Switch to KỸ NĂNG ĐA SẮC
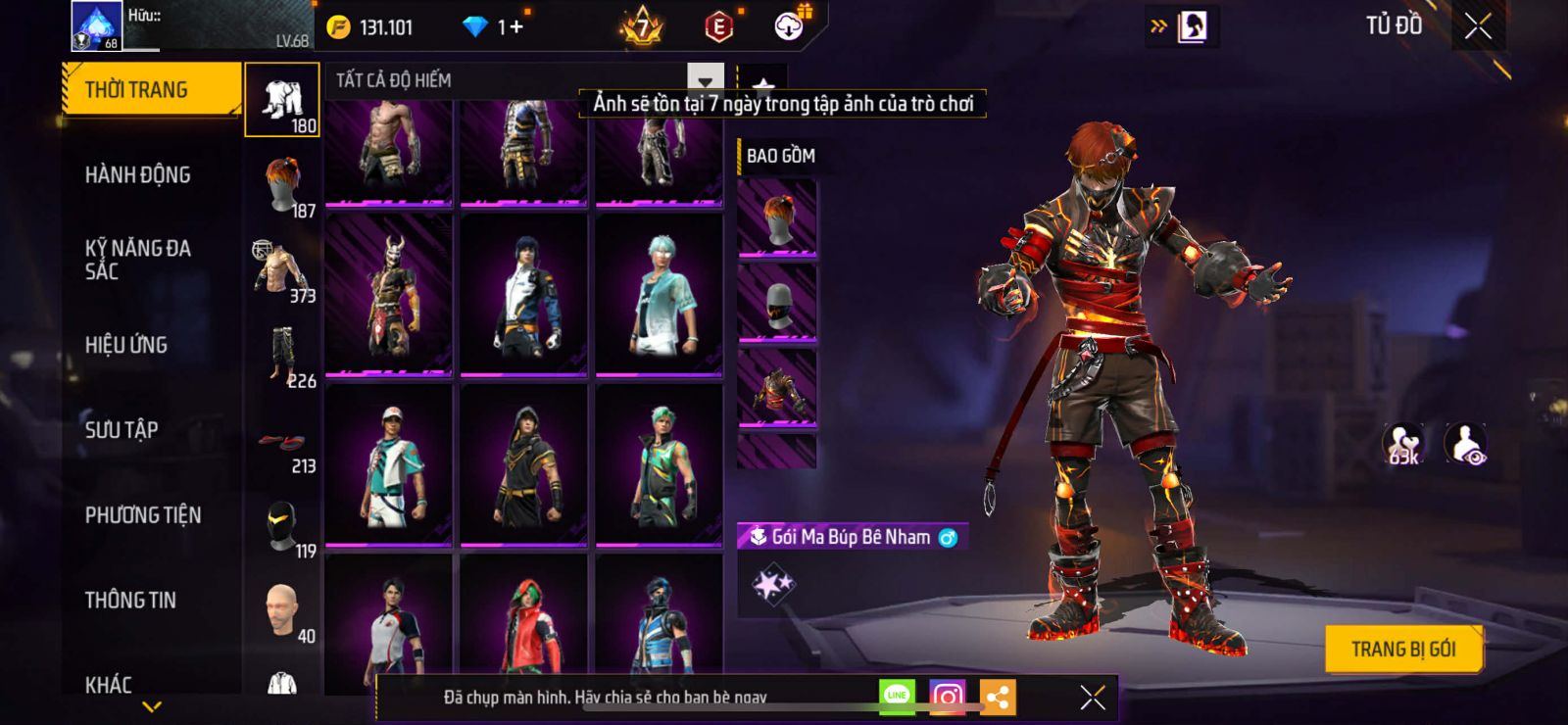Viewport: 1568px width, 725px height. (x=137, y=260)
